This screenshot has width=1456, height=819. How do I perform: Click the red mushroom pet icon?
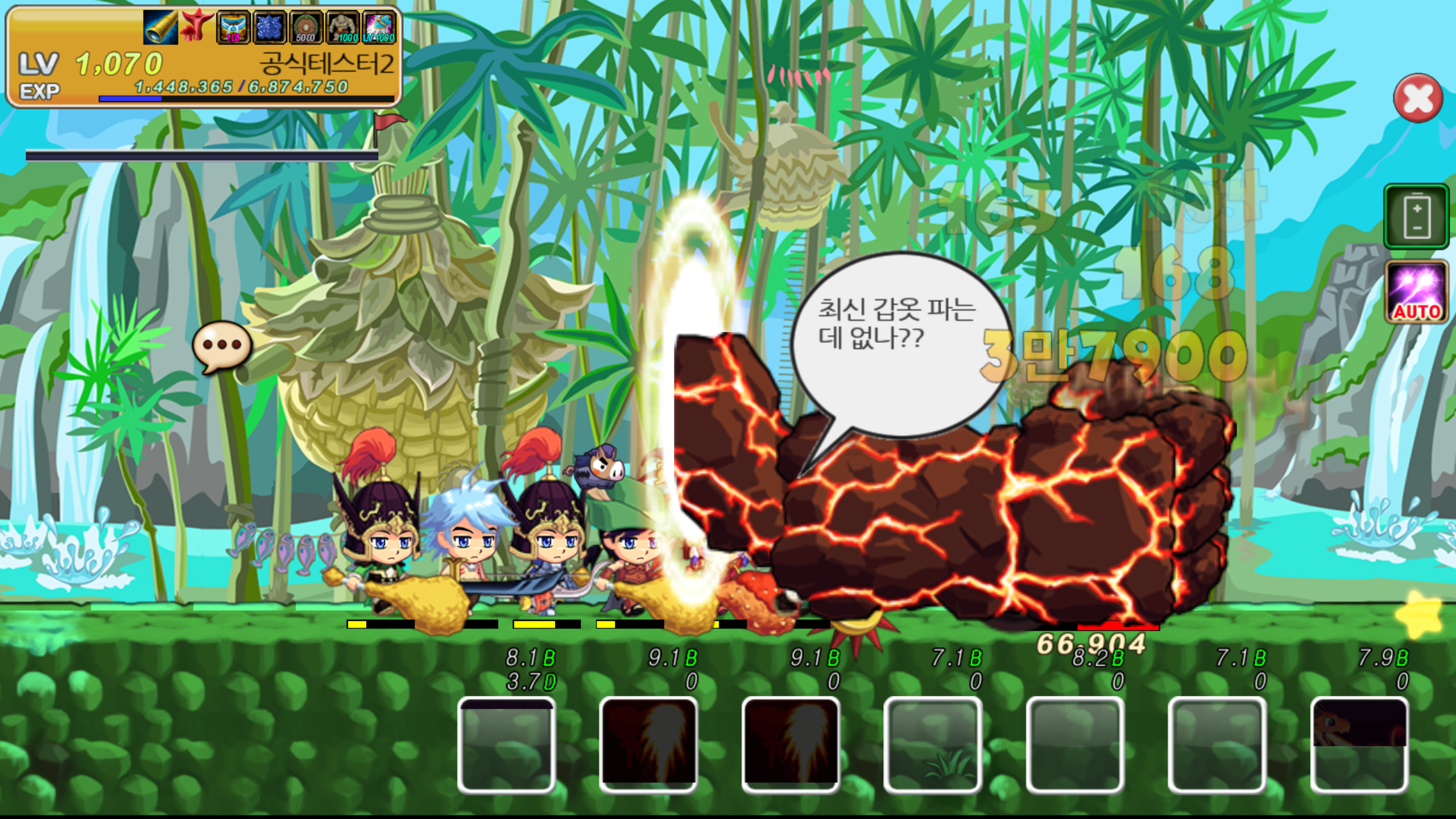196,26
